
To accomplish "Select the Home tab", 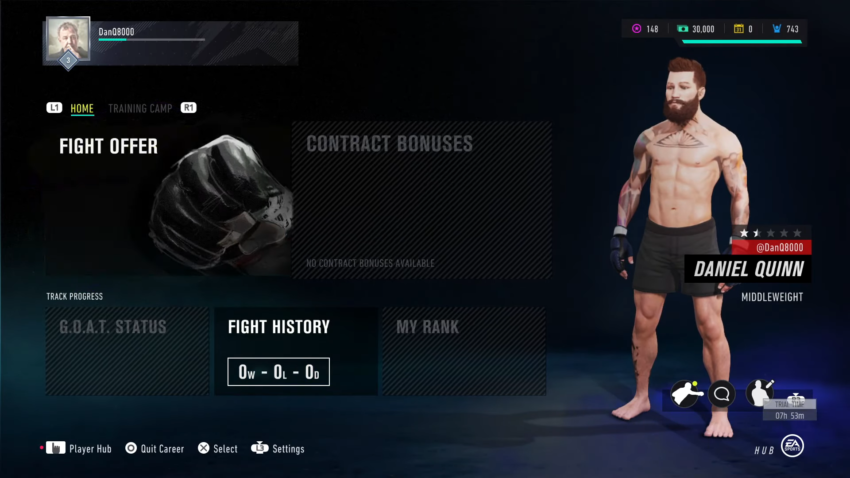I will [x=82, y=108].
